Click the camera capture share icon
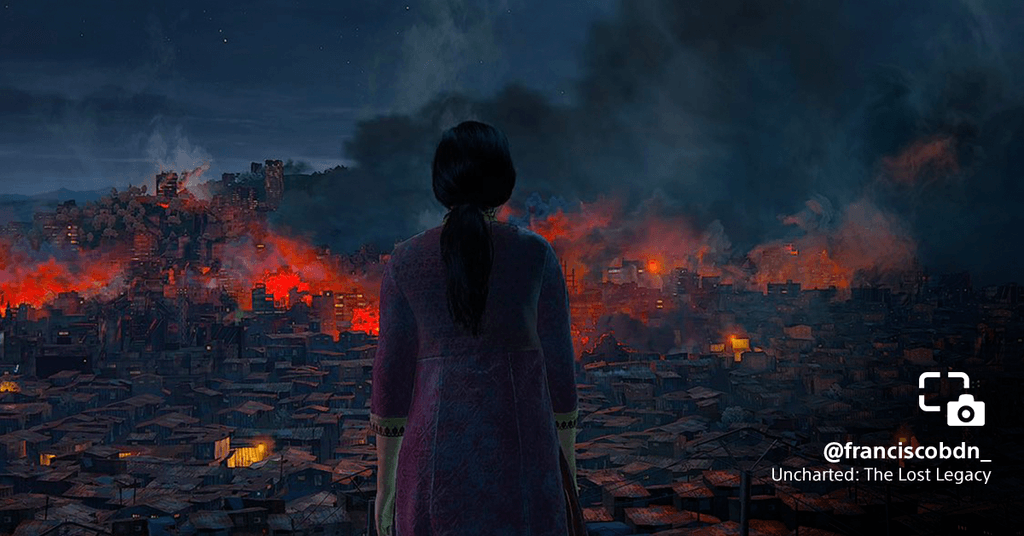The width and height of the screenshot is (1024, 536). [x=952, y=399]
